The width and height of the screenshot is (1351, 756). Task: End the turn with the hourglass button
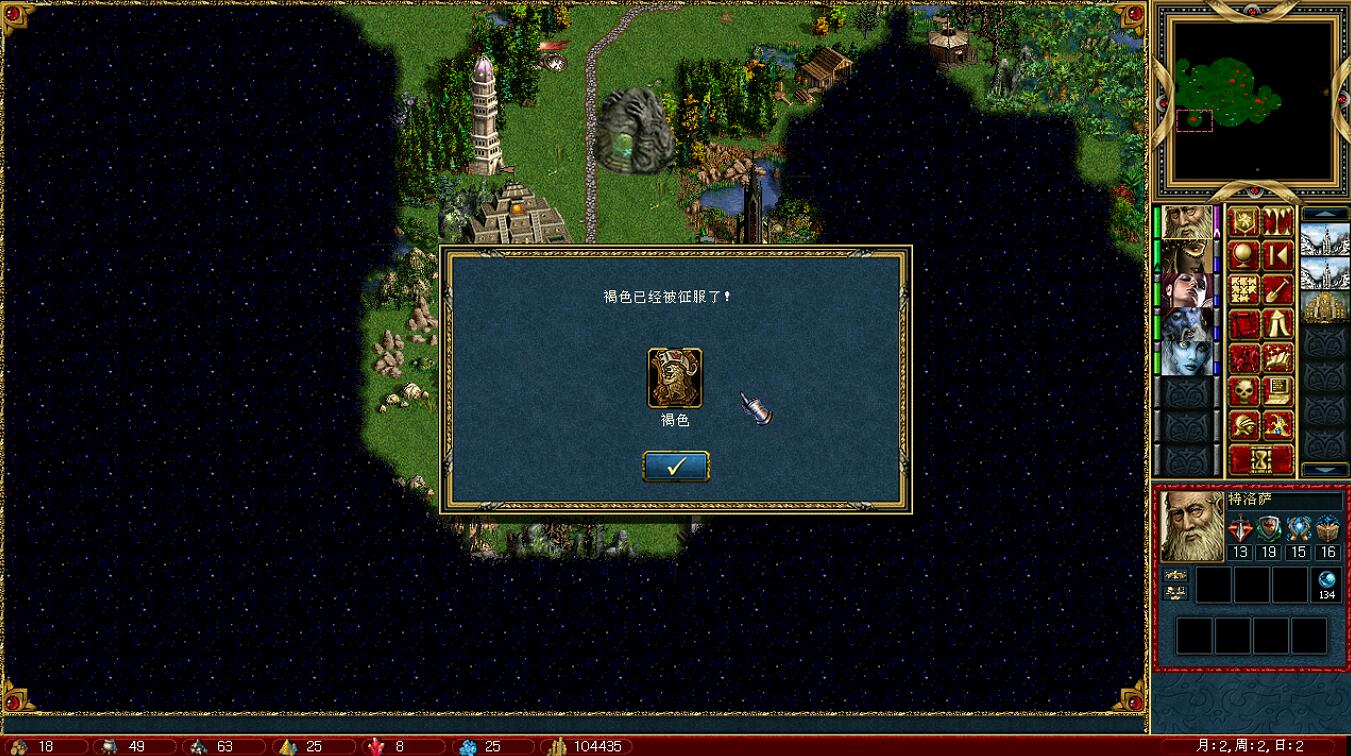[1261, 460]
